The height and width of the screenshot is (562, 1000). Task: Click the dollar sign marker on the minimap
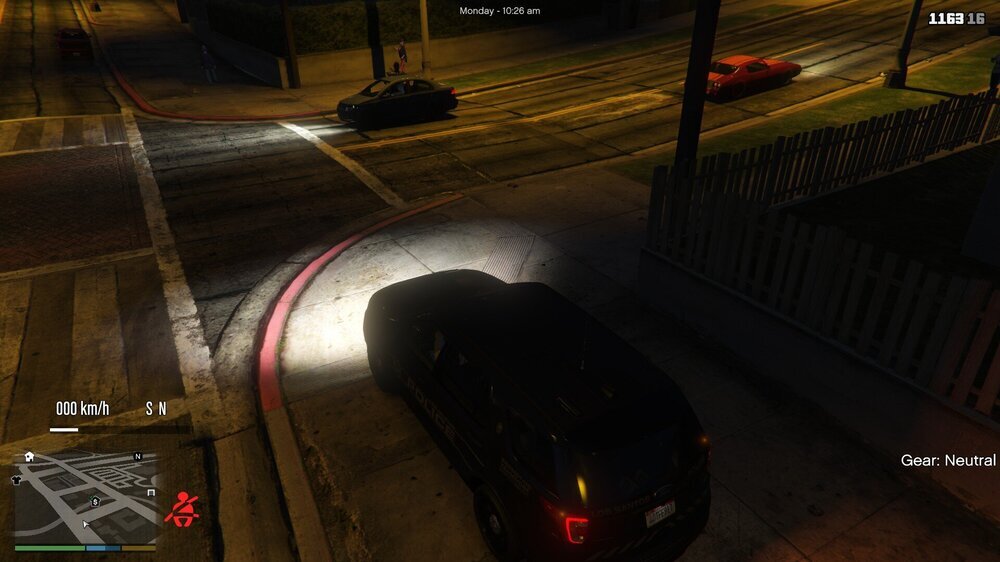coord(95,501)
